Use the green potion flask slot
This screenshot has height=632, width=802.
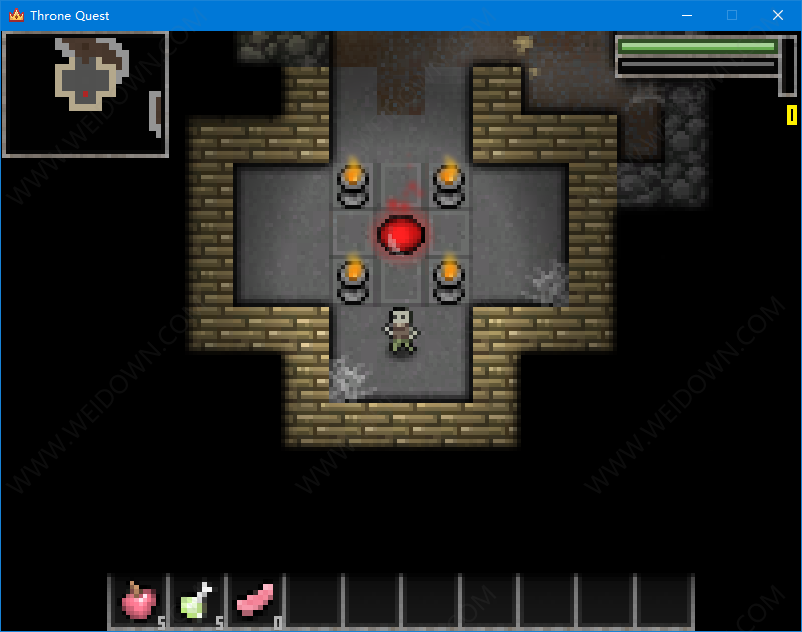(196, 601)
